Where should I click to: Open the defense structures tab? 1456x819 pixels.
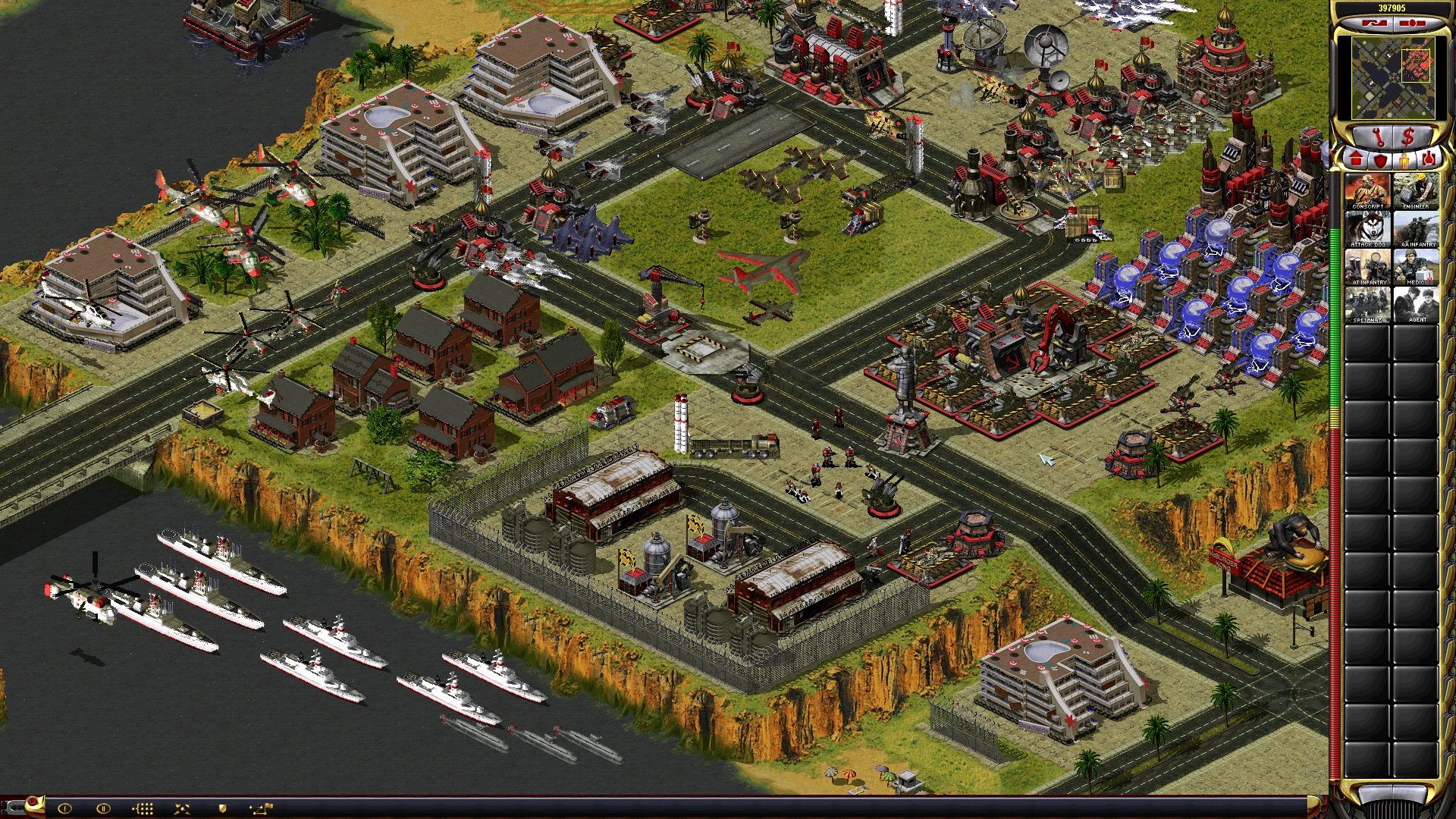coord(1382,159)
